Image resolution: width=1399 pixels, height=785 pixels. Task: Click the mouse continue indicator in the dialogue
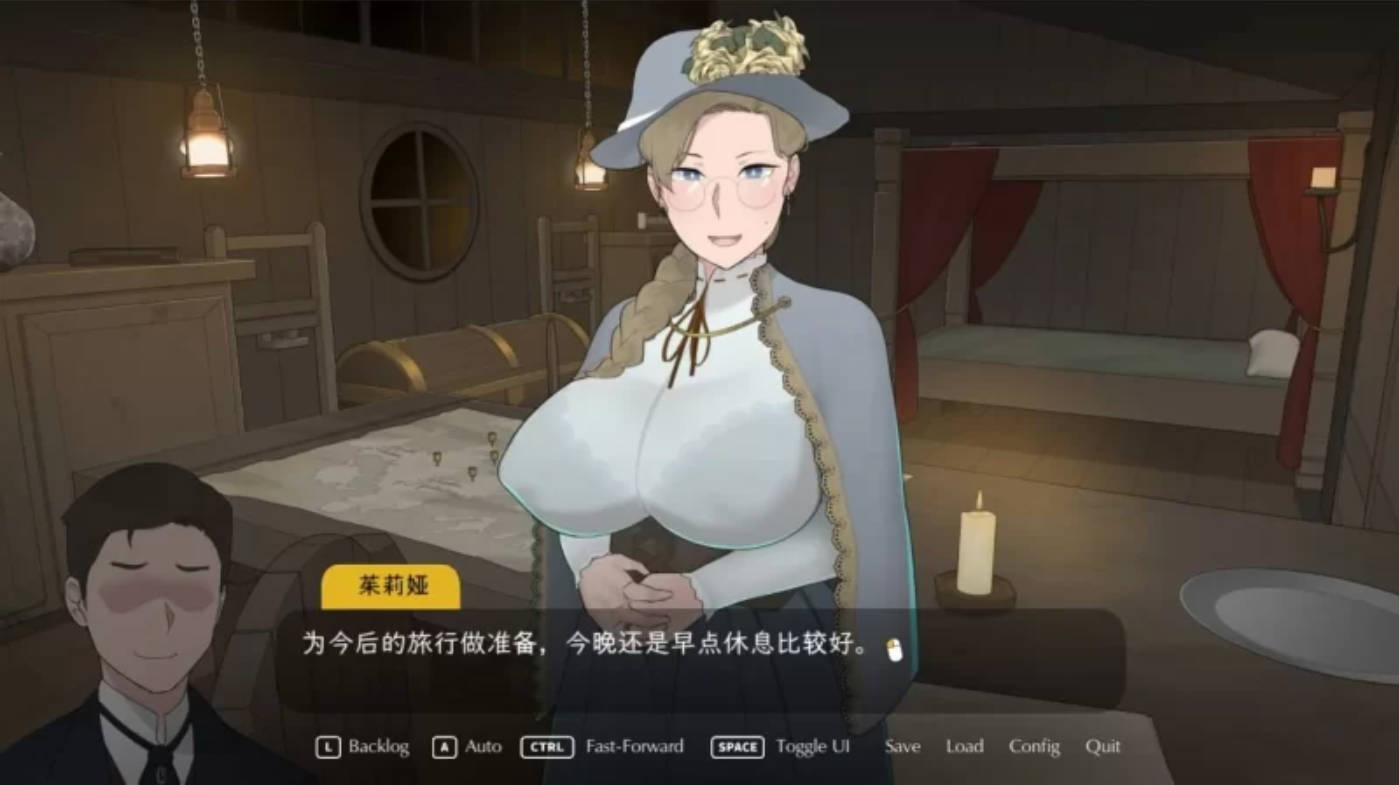pyautogui.click(x=895, y=650)
